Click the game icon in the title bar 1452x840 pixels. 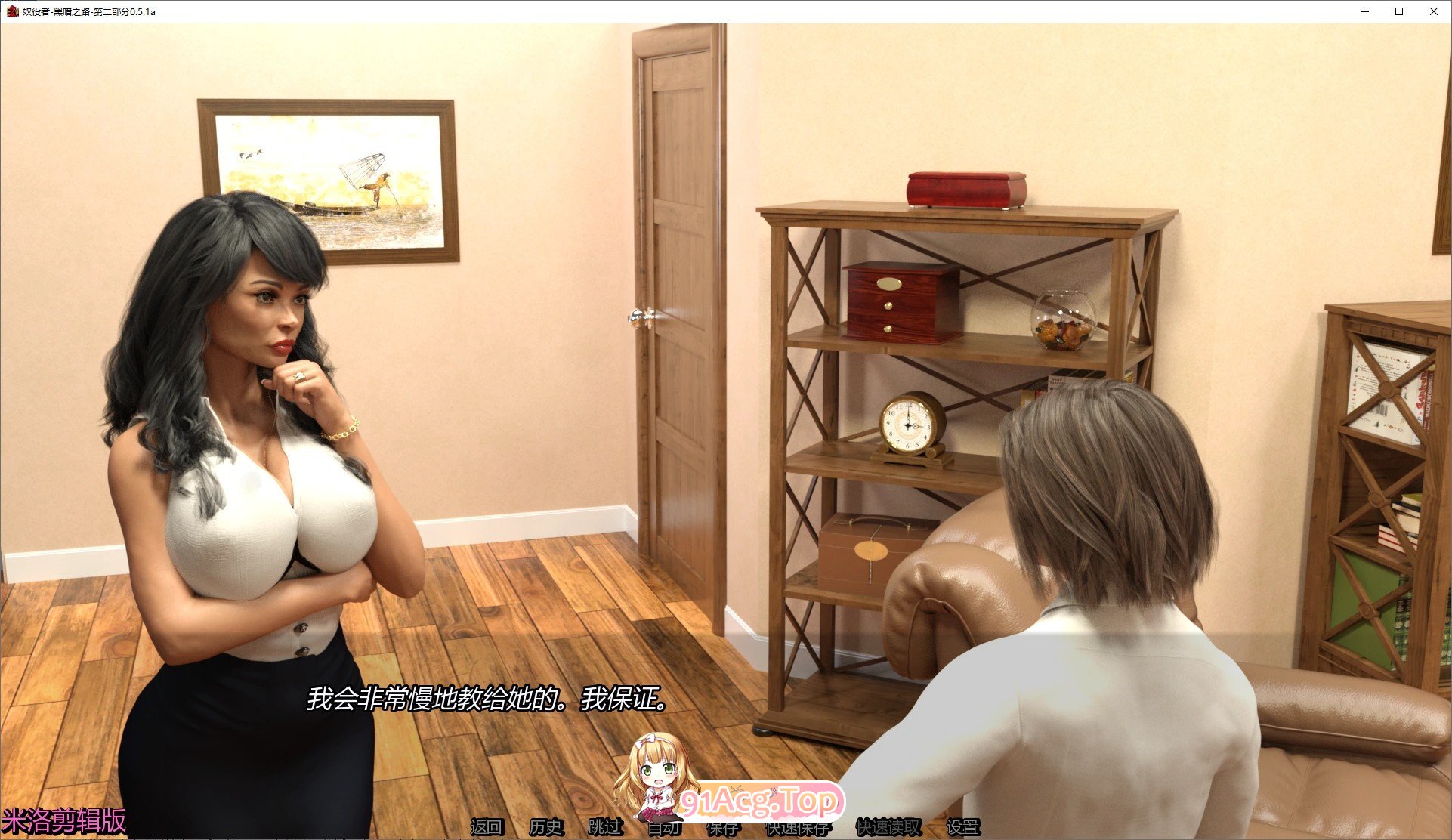[14, 11]
